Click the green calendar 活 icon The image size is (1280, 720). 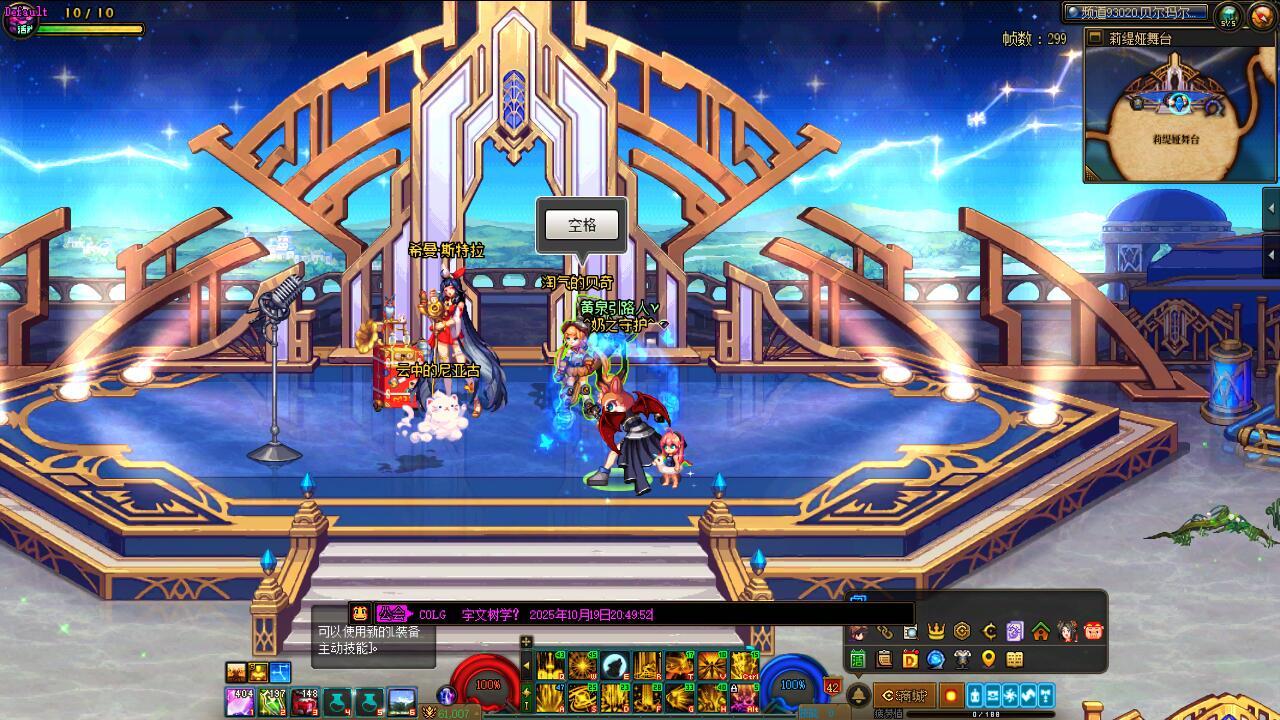pyautogui.click(x=858, y=659)
